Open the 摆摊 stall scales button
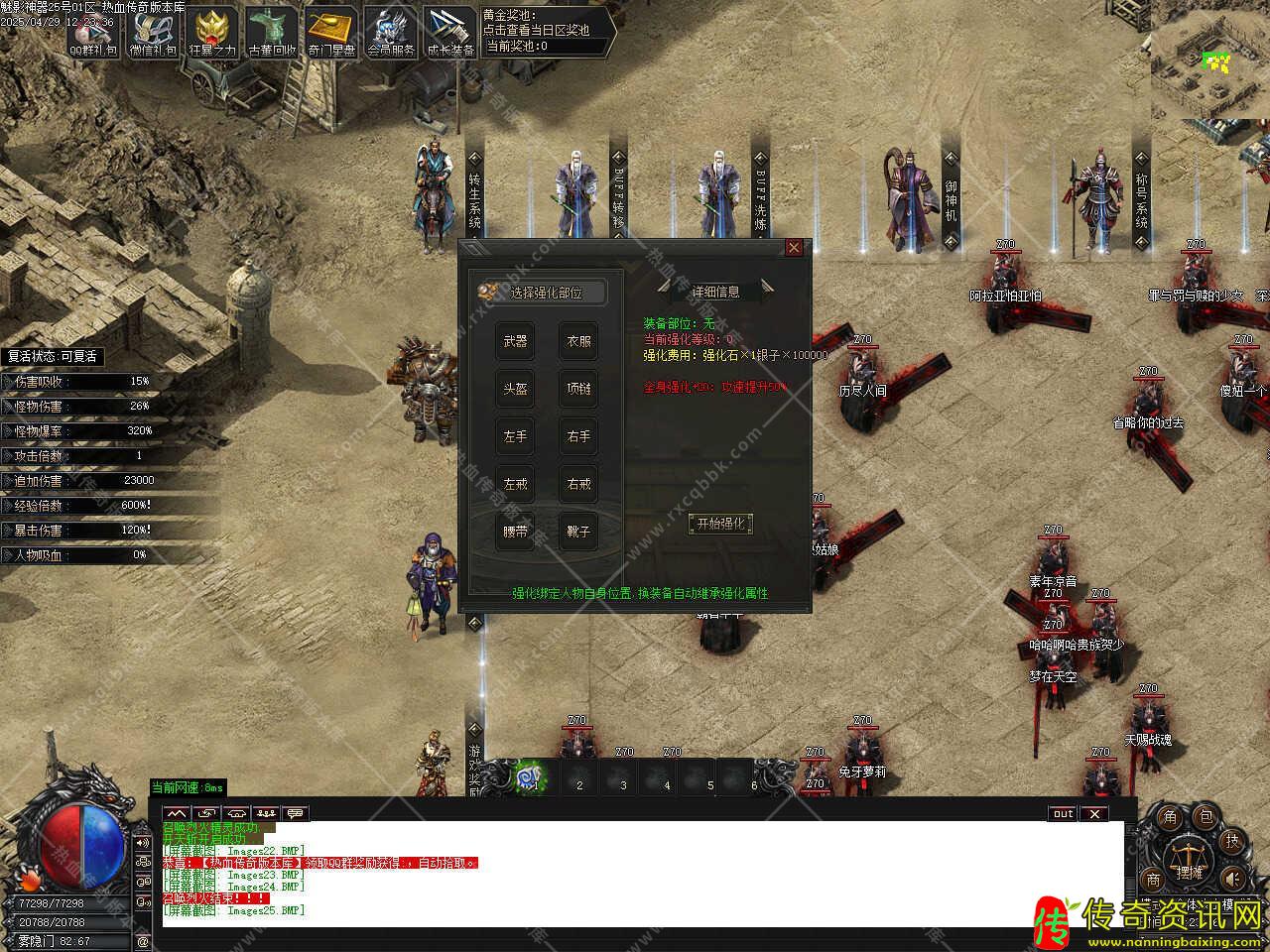The width and height of the screenshot is (1270, 952). tap(1188, 858)
